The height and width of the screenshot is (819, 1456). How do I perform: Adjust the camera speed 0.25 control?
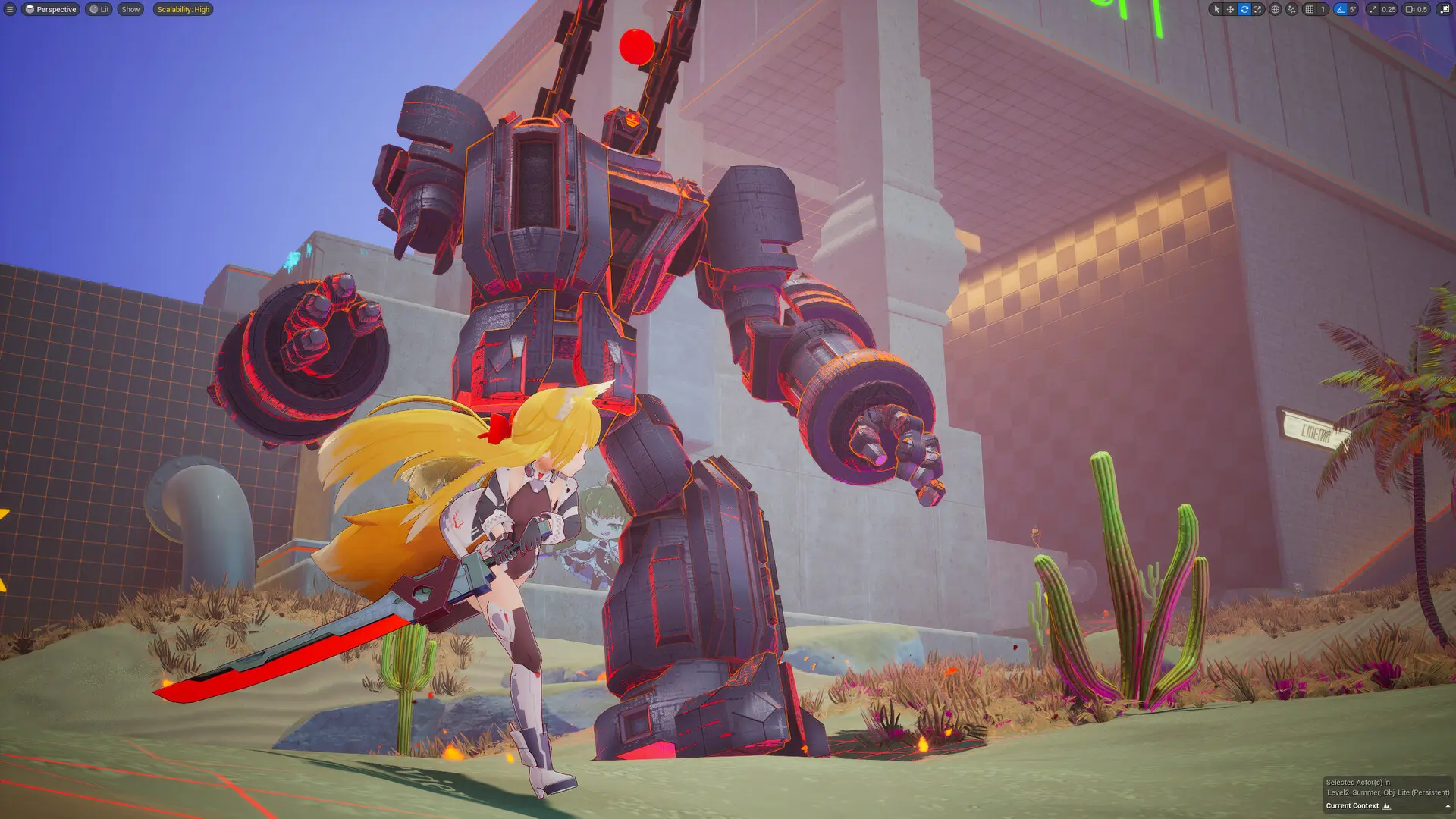1389,9
